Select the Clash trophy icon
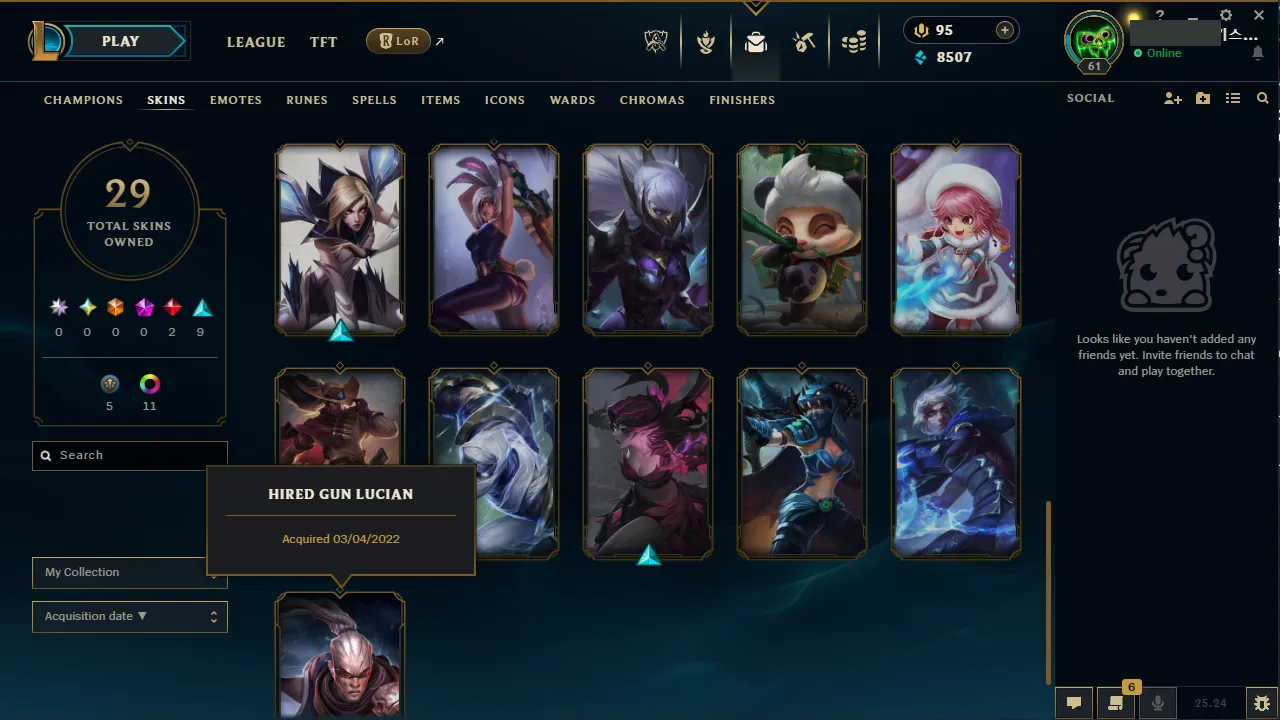Image resolution: width=1280 pixels, height=720 pixels. pos(706,41)
